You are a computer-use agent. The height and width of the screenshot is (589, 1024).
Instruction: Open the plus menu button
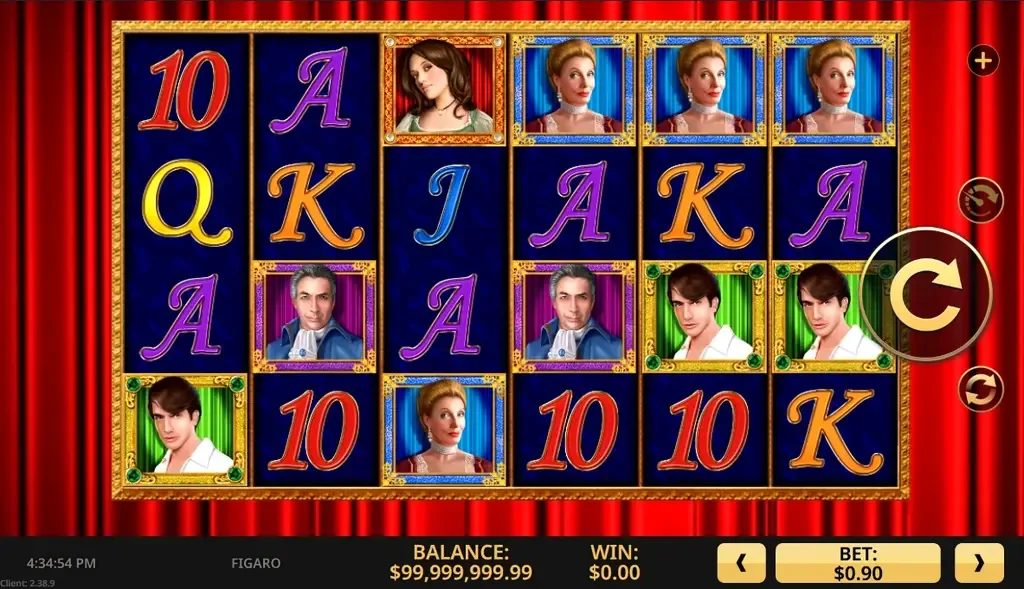click(x=983, y=60)
